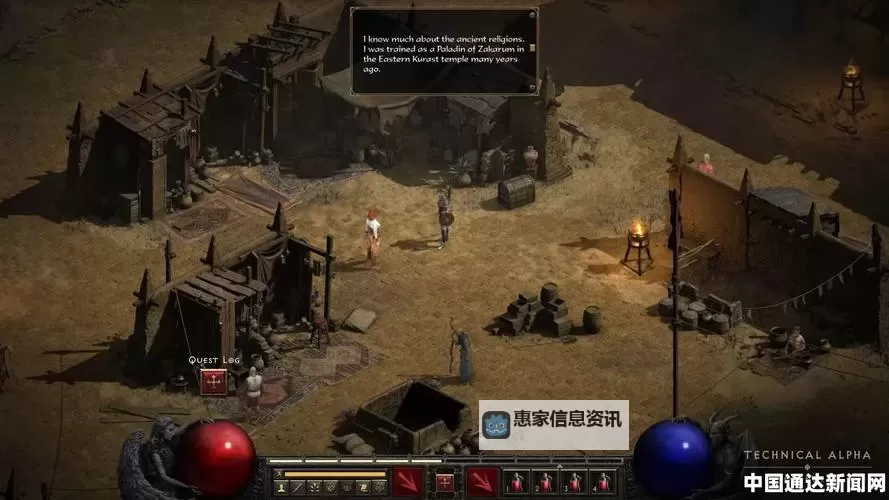Use the potion in belt slot 3
Viewport: 889px width, 500px height.
pos(573,482)
